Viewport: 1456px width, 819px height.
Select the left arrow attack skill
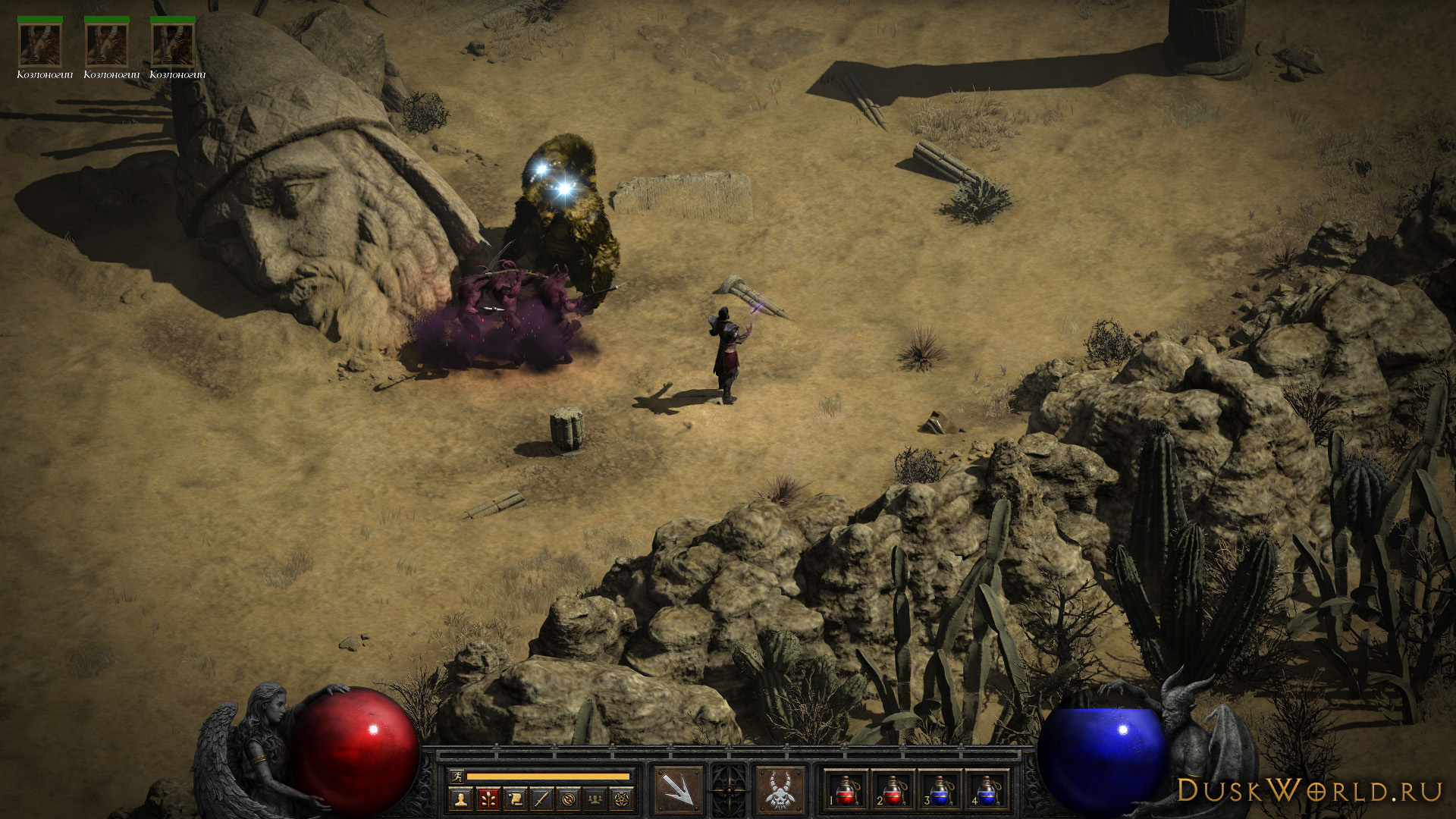coord(678,789)
